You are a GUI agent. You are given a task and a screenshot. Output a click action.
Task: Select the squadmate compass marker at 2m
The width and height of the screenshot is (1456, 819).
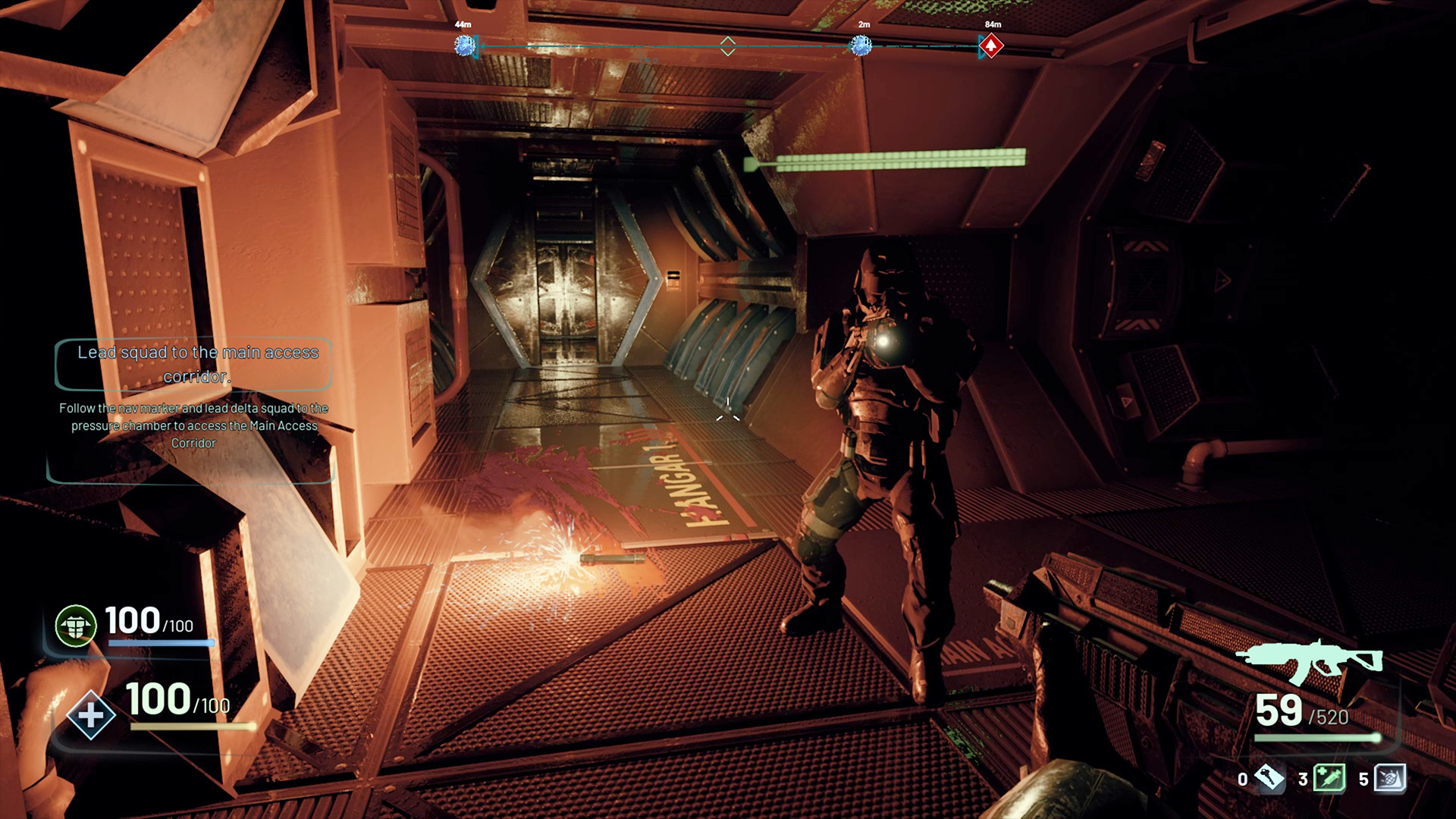click(x=861, y=46)
